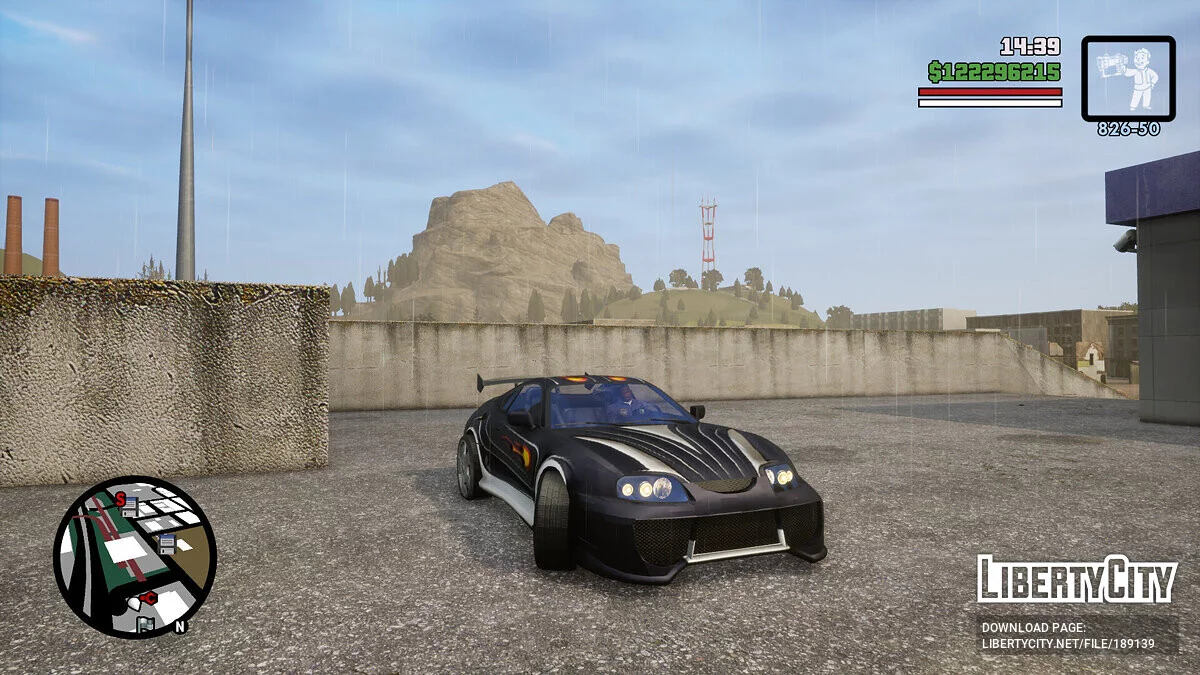Screen dimensions: 1200x675
Task: Click the N north indicator on minimap
Action: 180,626
